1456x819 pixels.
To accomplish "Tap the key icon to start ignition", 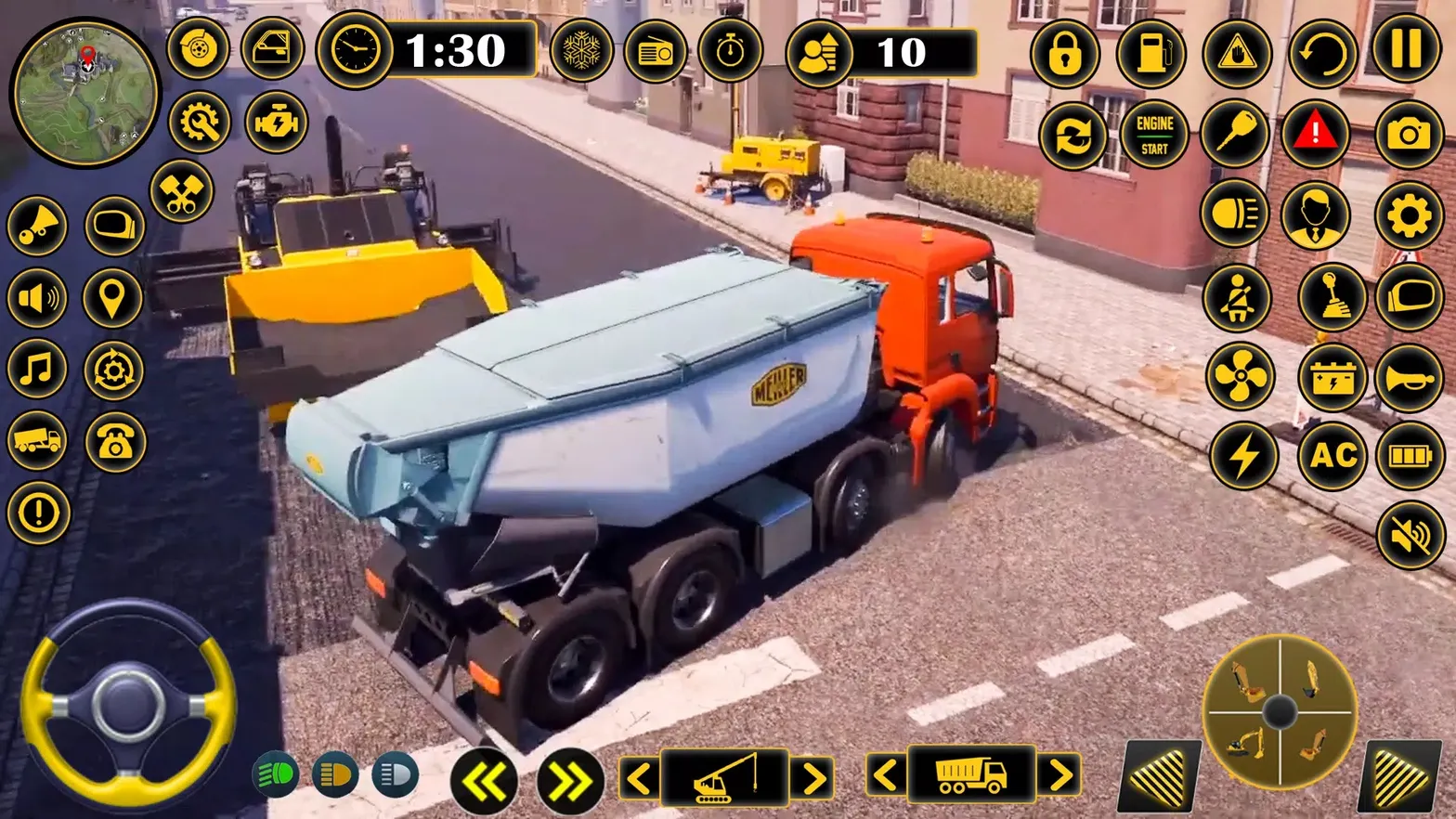I will [1233, 134].
